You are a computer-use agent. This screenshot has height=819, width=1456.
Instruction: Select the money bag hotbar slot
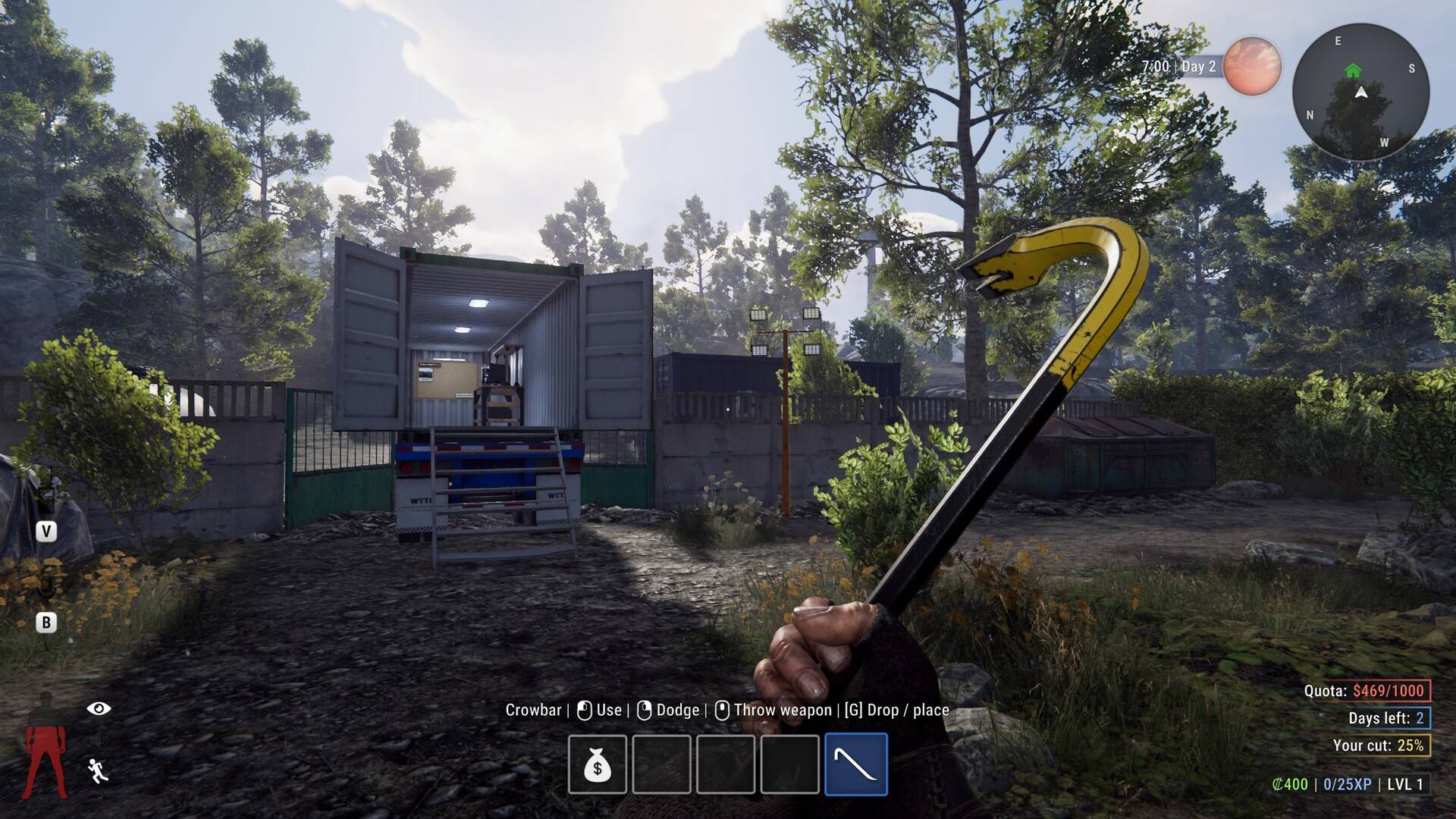(x=598, y=764)
